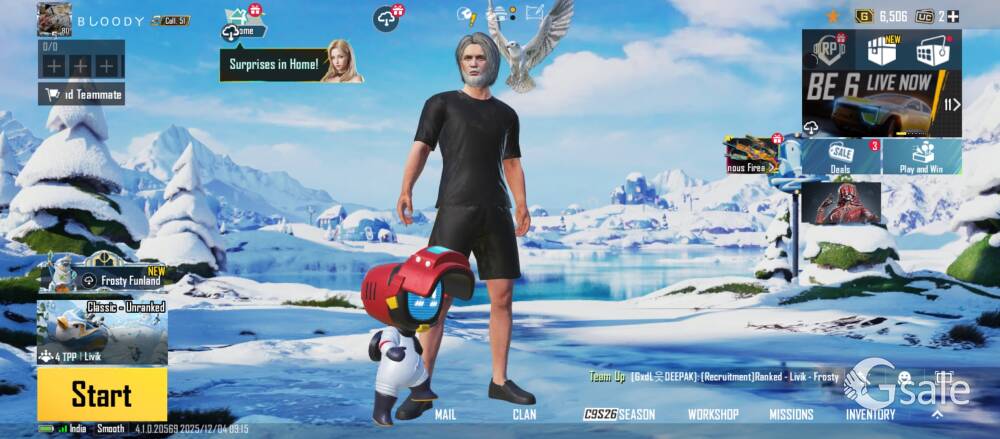This screenshot has width=1000, height=439.
Task: Open the BLOODY player profile avatar
Action: pos(54,19)
